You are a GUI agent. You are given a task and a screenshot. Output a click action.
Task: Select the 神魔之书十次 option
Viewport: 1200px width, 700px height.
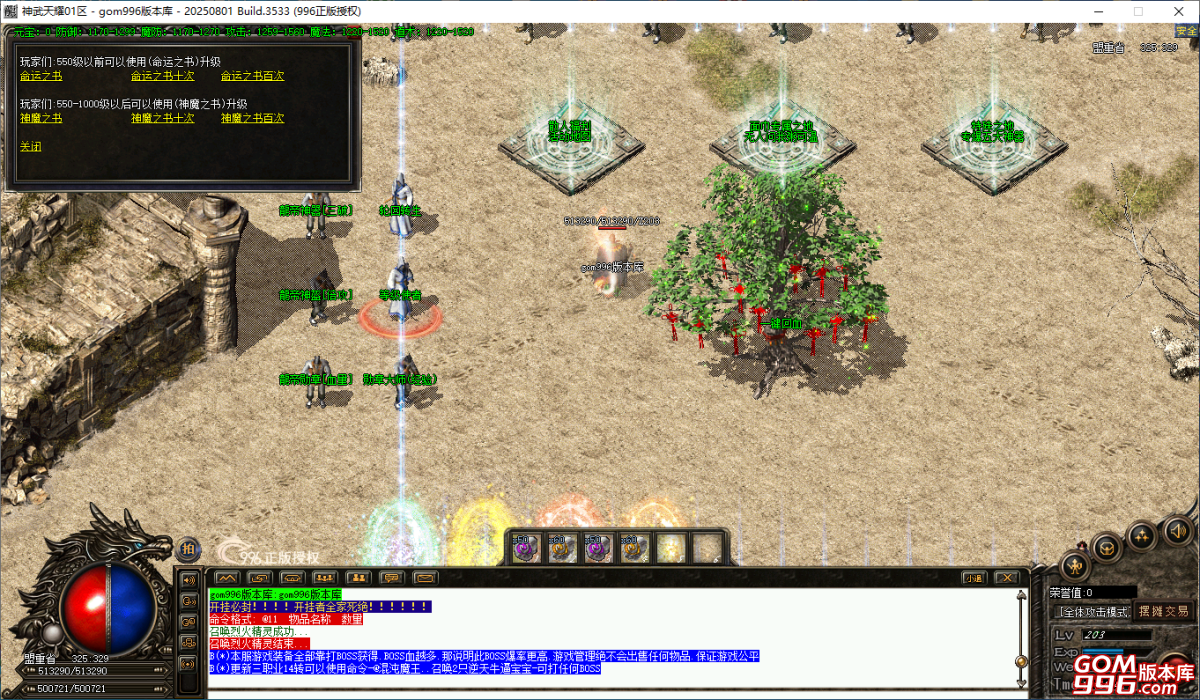pyautogui.click(x=162, y=118)
